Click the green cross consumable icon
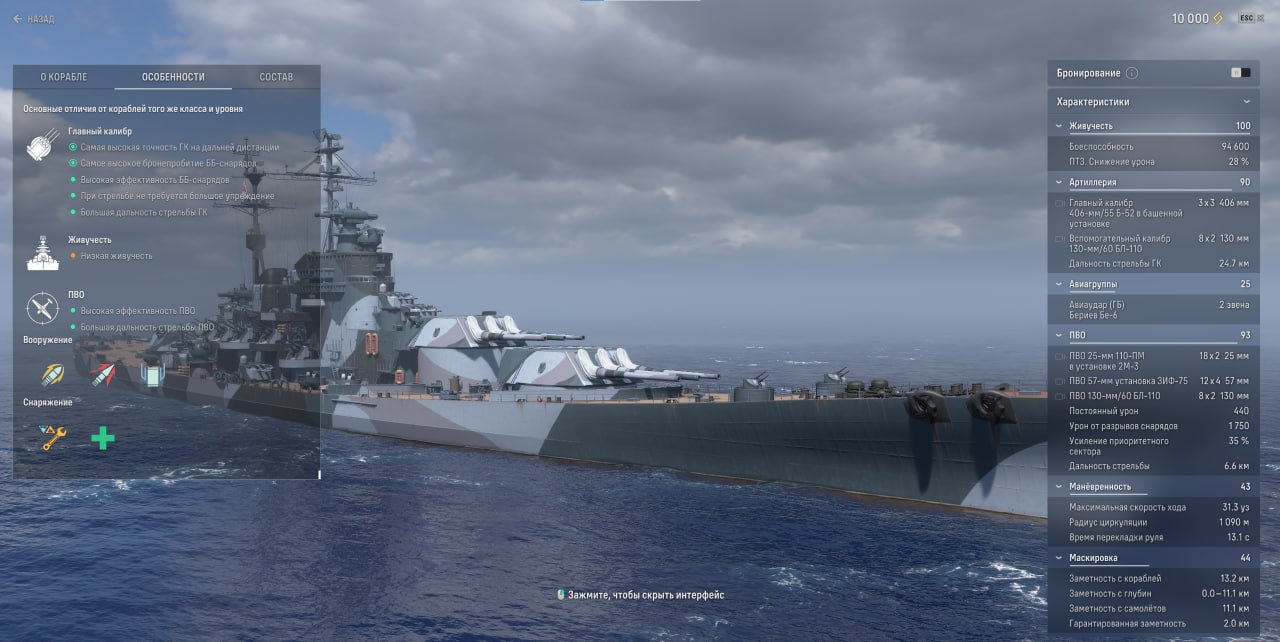The width and height of the screenshot is (1280, 642). 102,437
